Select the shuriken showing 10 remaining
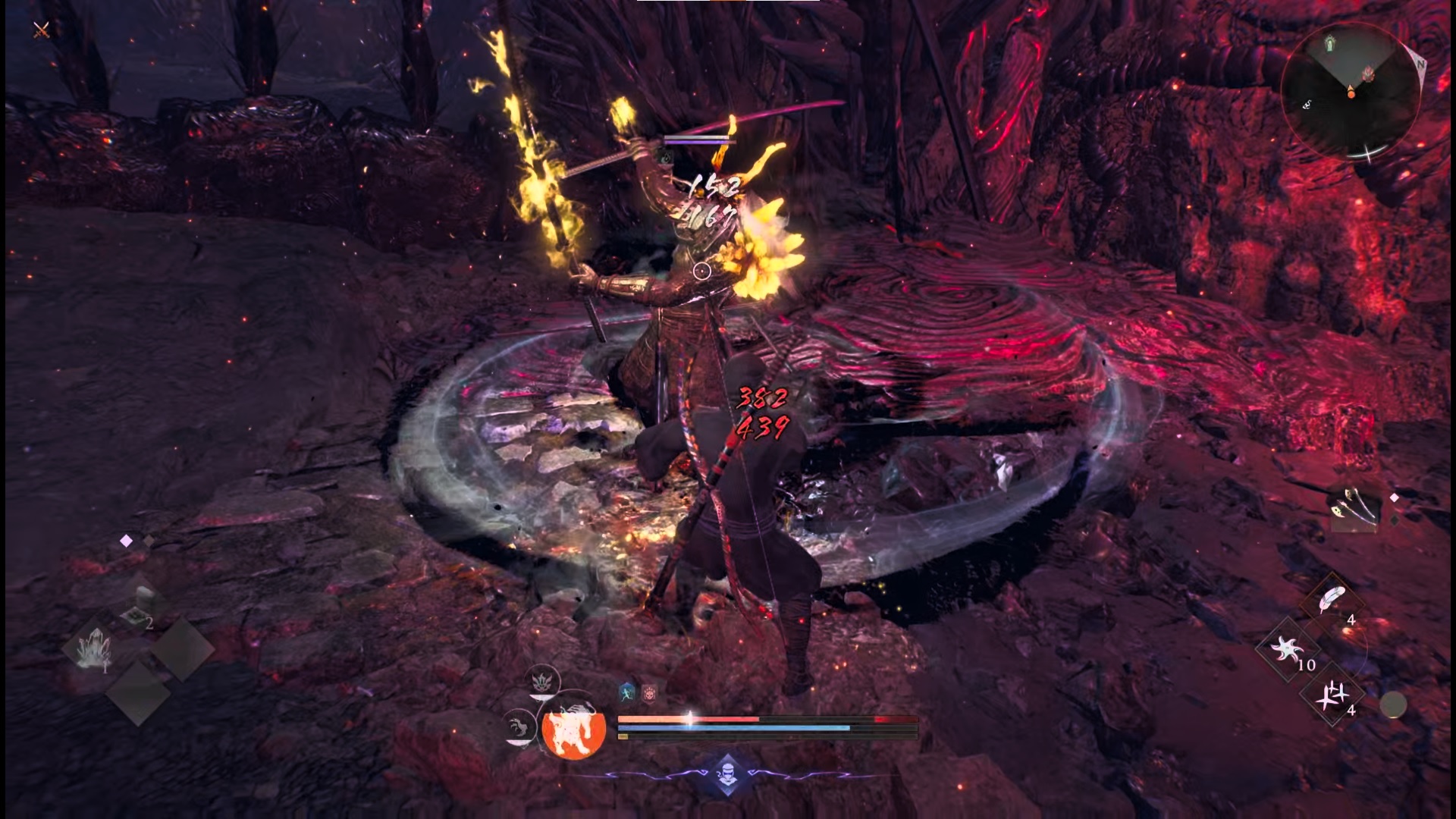The width and height of the screenshot is (1456, 819). tap(1289, 648)
